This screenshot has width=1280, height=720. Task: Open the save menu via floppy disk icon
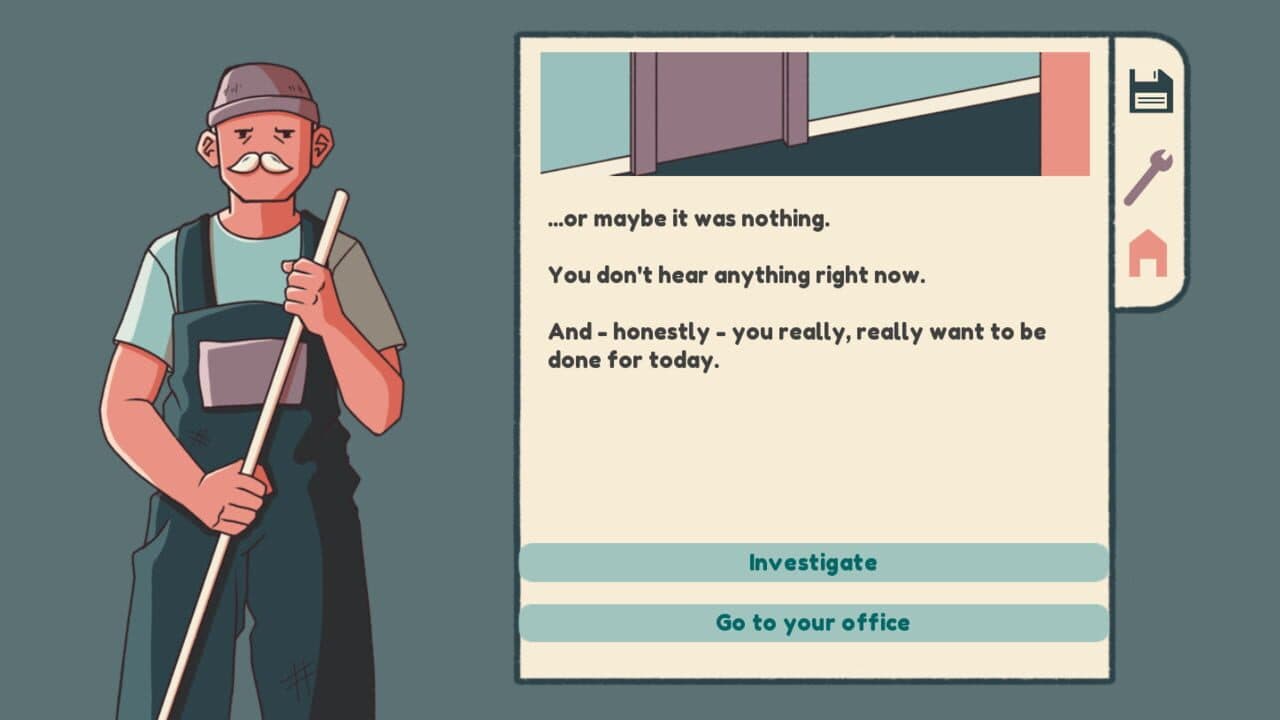[1150, 91]
